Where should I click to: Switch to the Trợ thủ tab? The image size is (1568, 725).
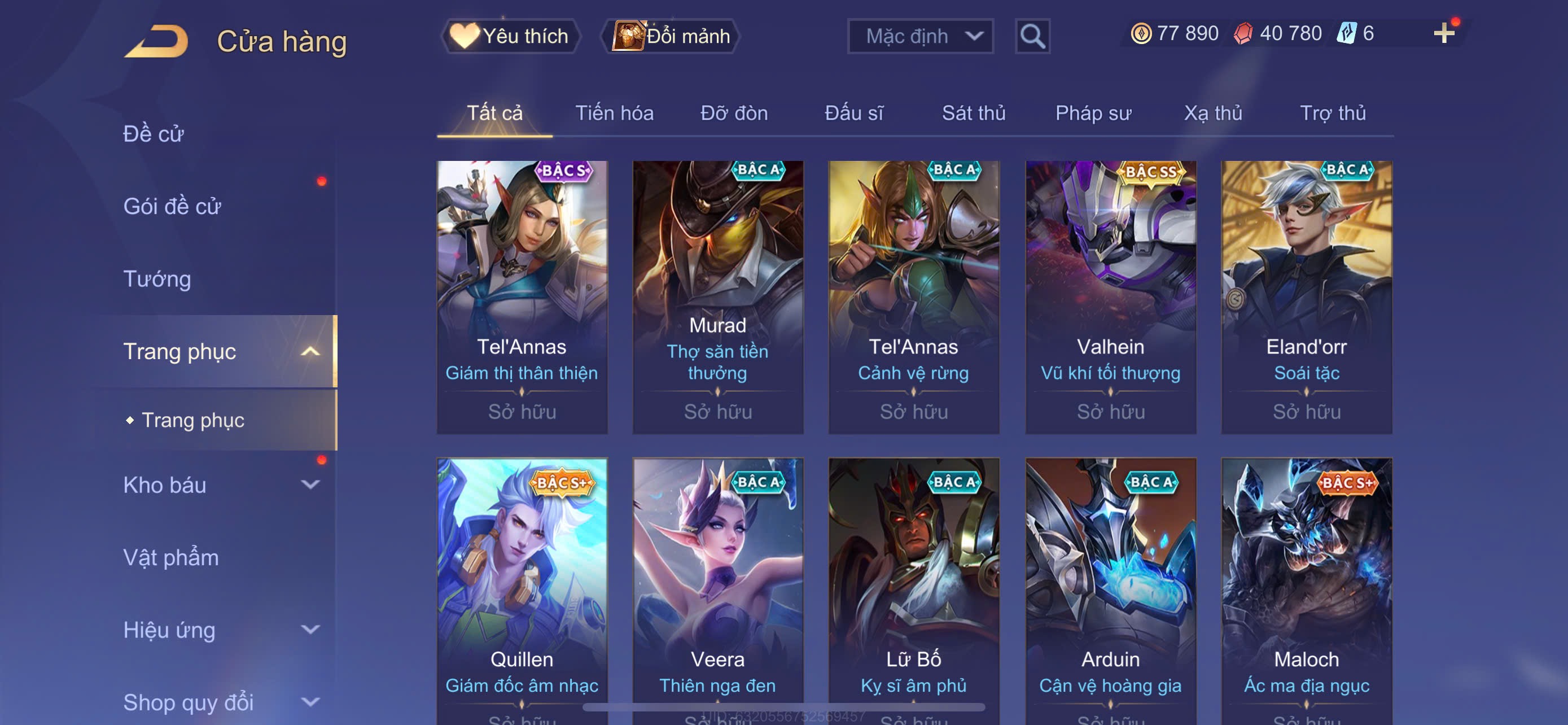click(1333, 113)
